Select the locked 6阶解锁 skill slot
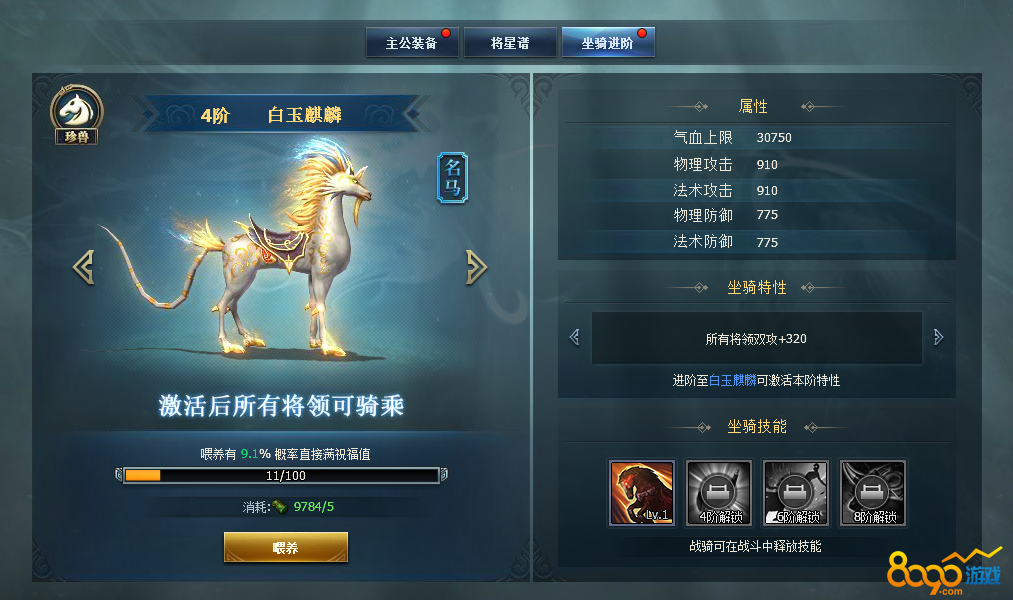This screenshot has height=600, width=1013. (x=796, y=493)
